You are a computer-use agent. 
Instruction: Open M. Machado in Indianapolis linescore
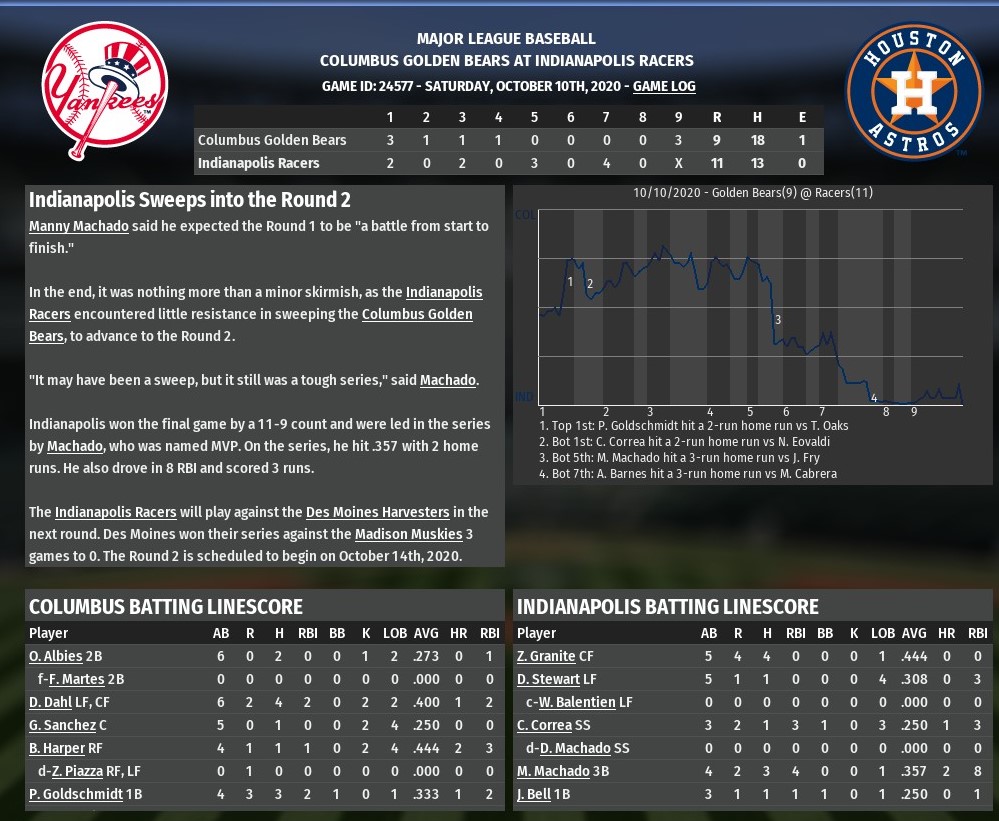pos(553,771)
